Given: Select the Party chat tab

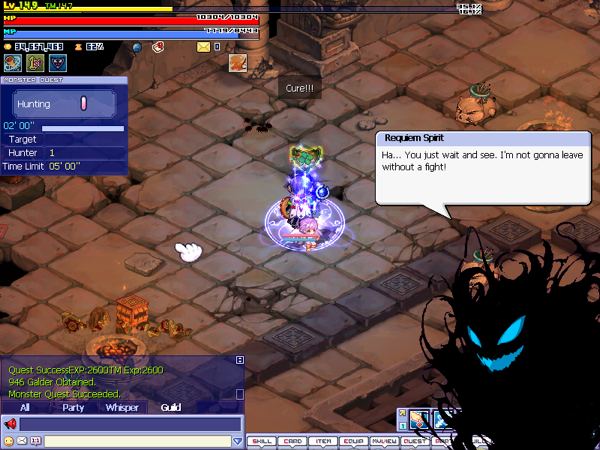Looking at the screenshot, I should coord(73,407).
